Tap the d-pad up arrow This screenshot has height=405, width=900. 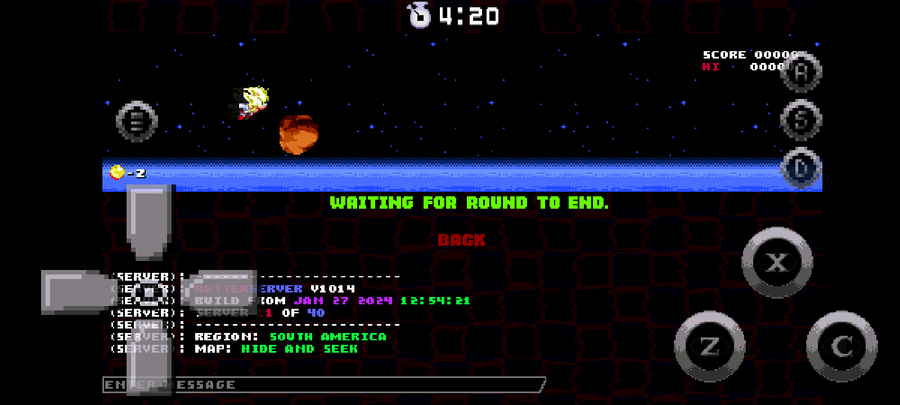tap(150, 220)
